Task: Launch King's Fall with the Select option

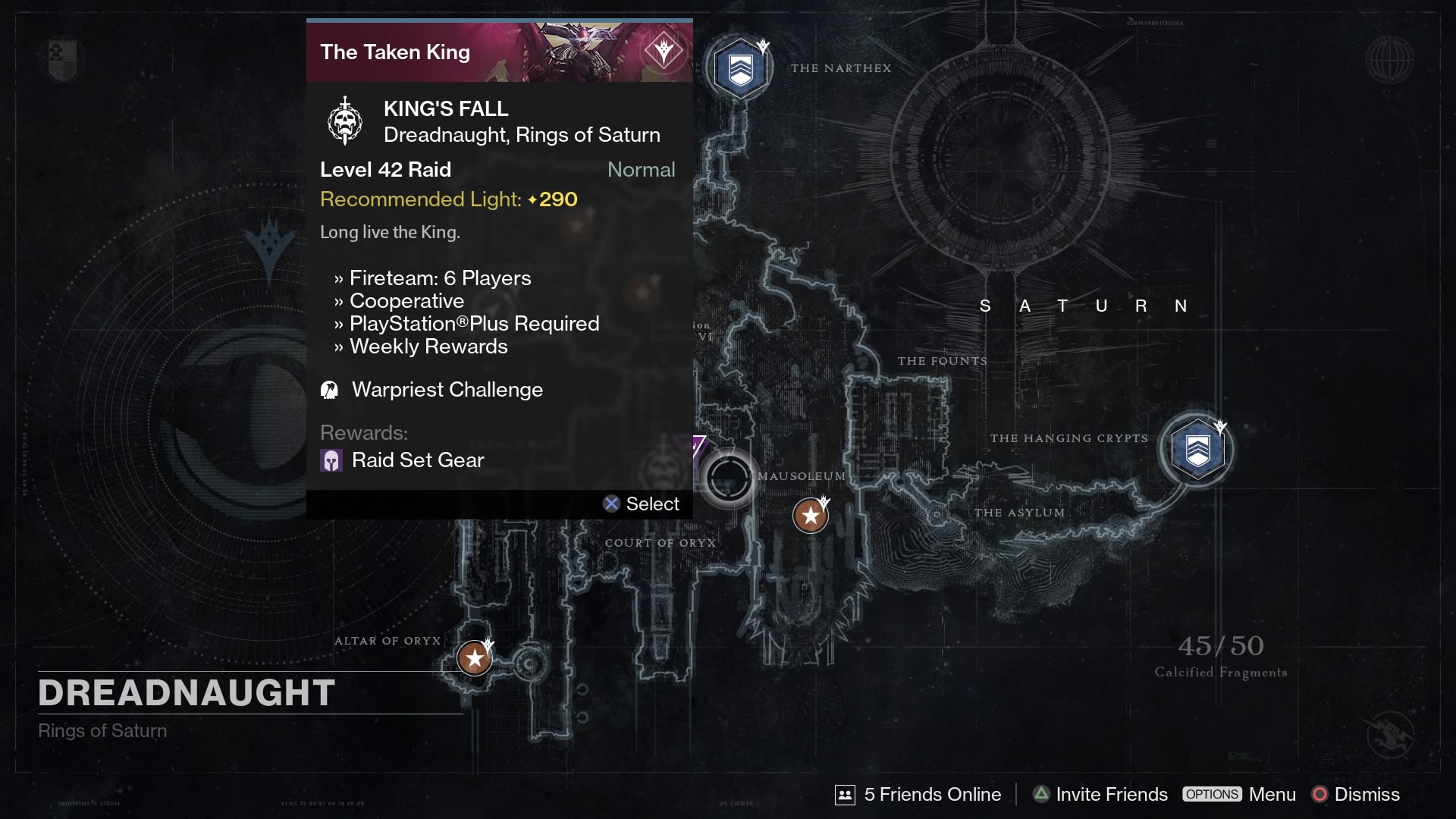Action: pyautogui.click(x=642, y=504)
